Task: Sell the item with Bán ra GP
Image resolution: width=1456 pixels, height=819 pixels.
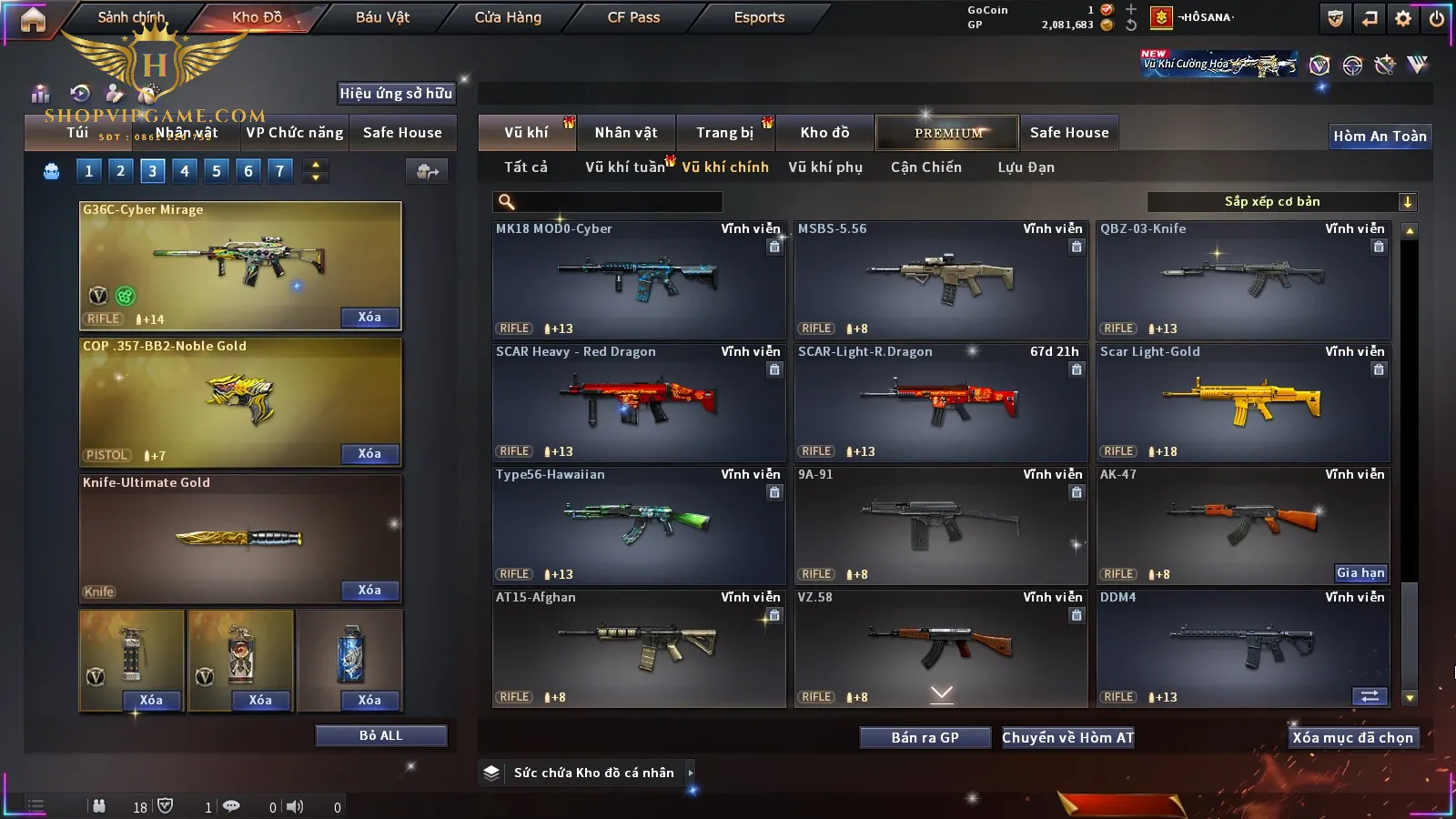Action: (x=925, y=738)
